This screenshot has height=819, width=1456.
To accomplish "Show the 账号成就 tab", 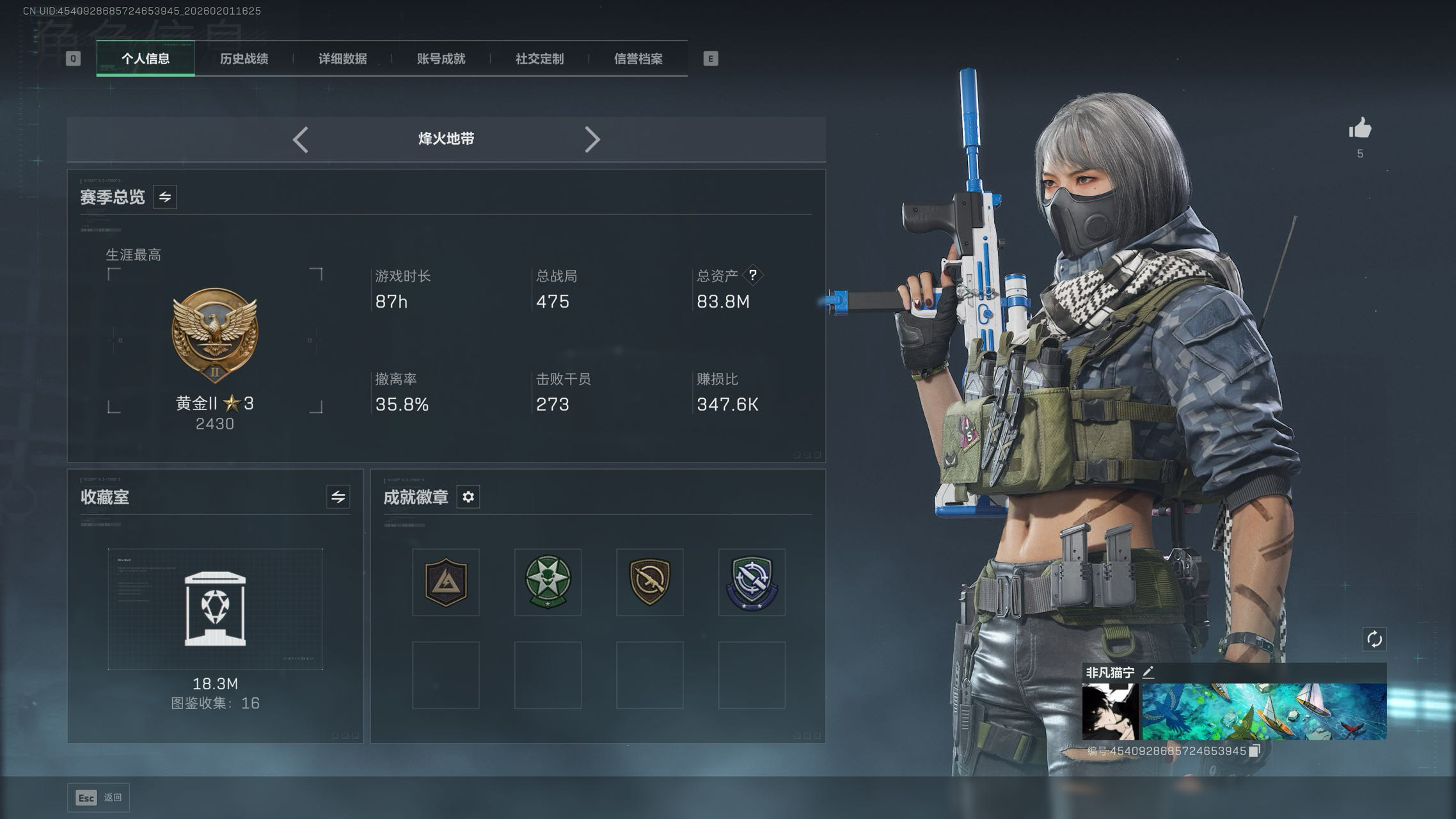I will (441, 59).
